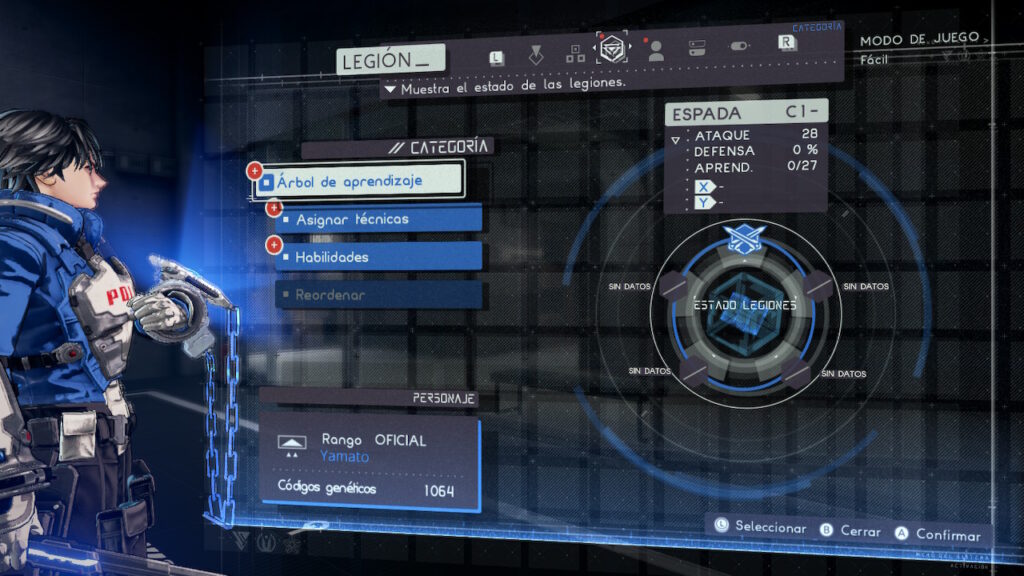This screenshot has width=1024, height=576.
Task: Switch to the Legion category tab
Action: pos(613,48)
